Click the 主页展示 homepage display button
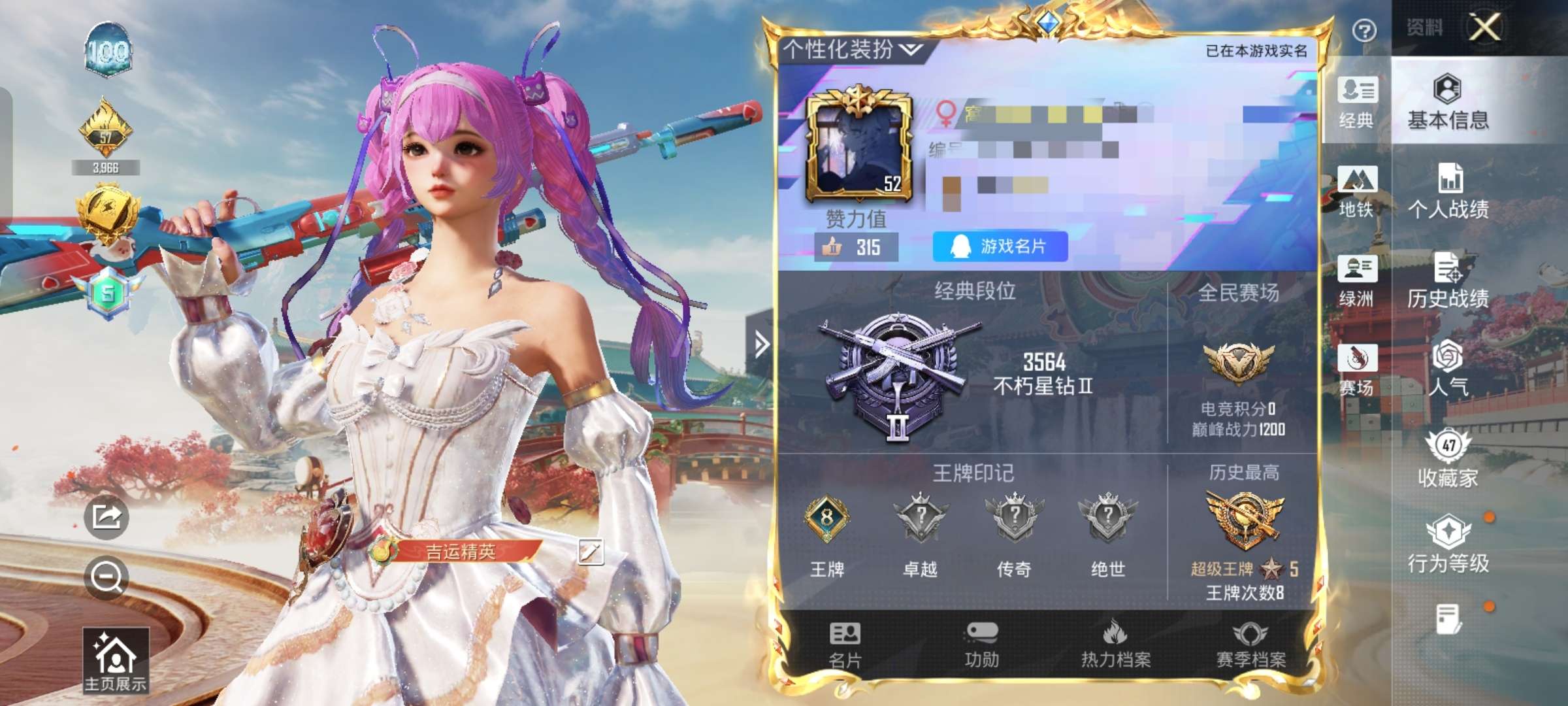The width and height of the screenshot is (1568, 706). pos(116,660)
